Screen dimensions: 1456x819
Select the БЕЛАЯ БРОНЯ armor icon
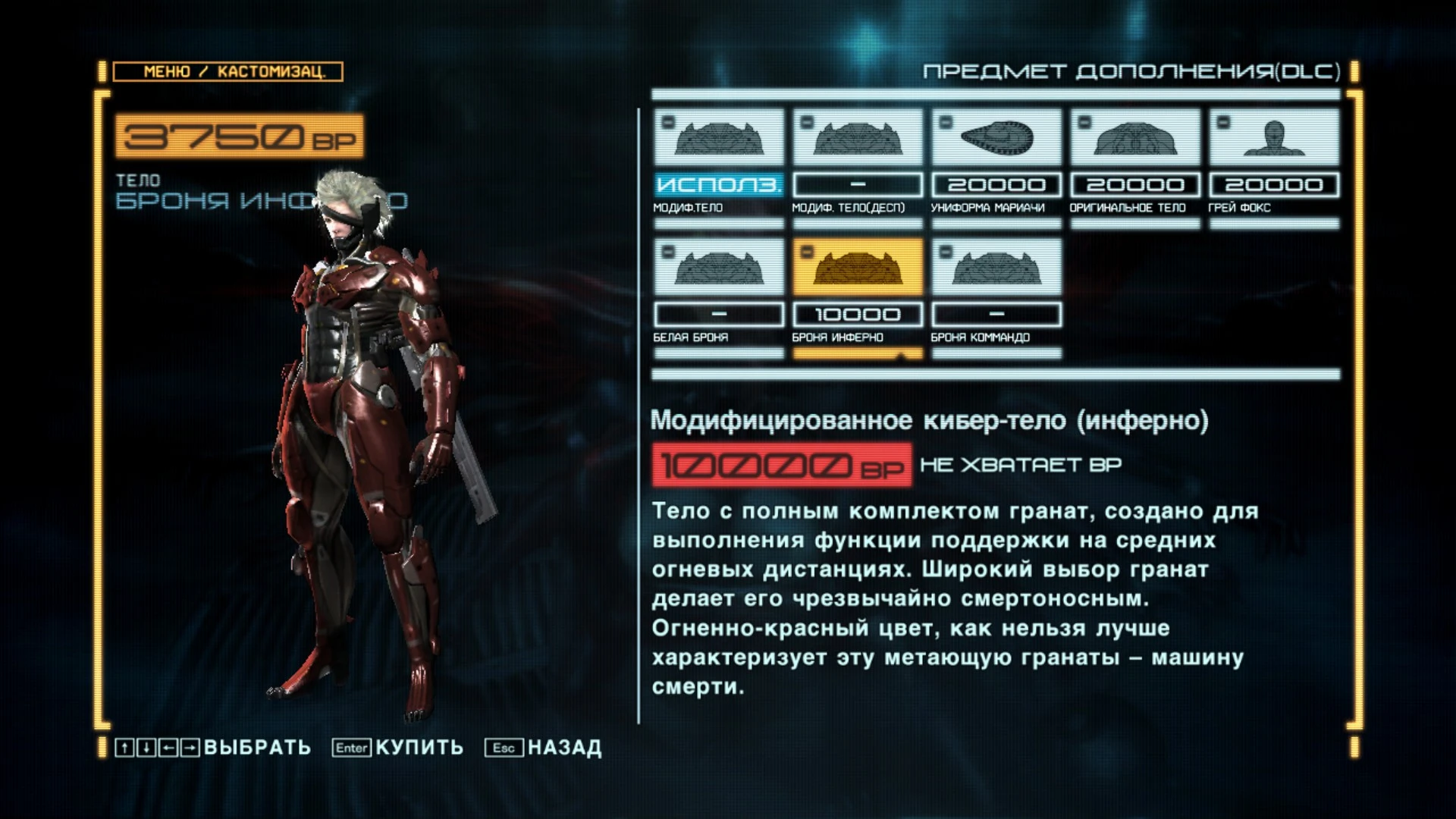point(718,268)
